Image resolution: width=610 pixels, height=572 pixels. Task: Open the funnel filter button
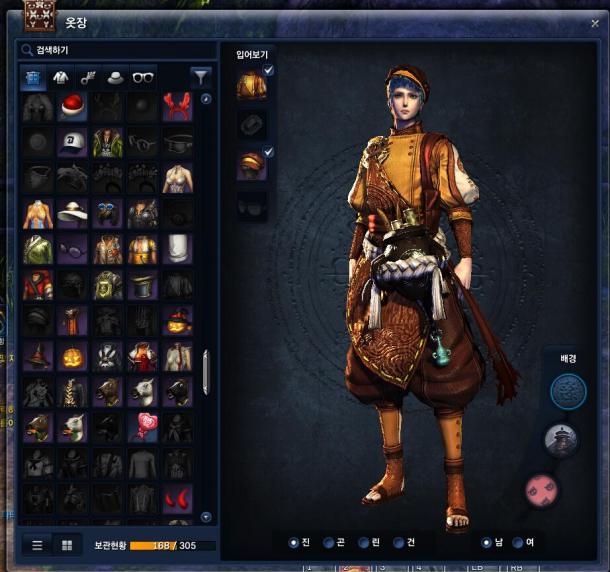click(x=201, y=76)
